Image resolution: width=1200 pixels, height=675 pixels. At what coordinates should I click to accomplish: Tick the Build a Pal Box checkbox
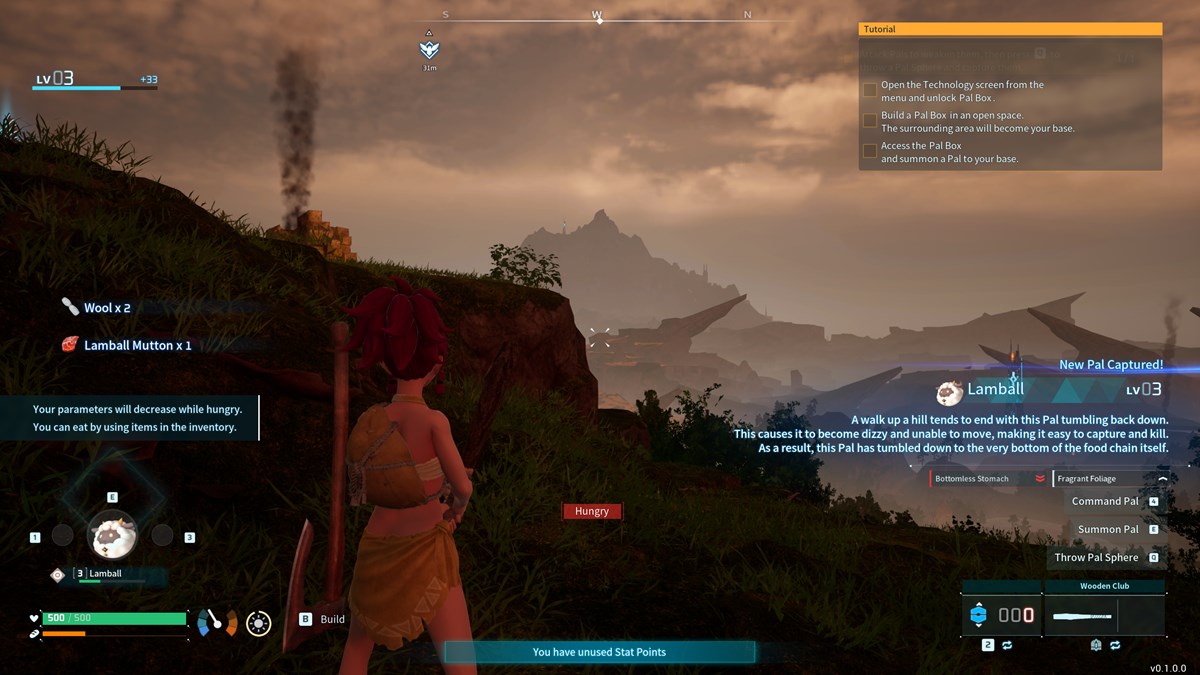coord(870,121)
